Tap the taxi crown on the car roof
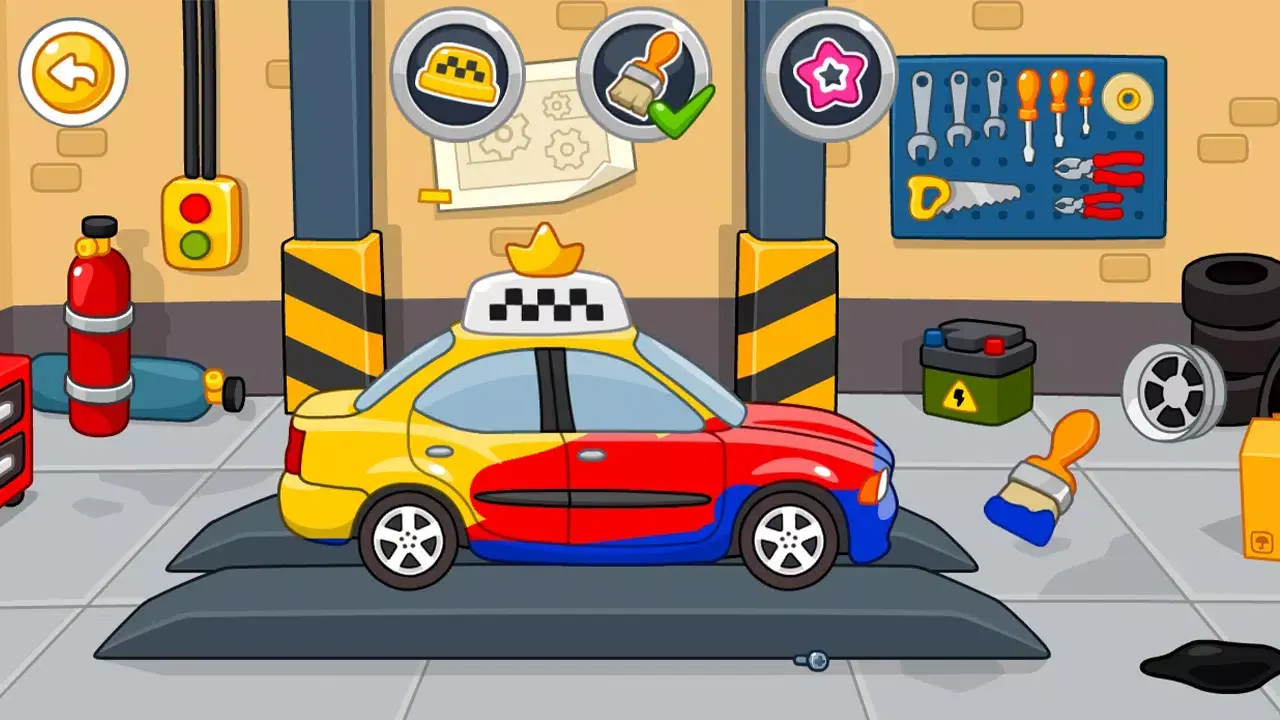 [546, 248]
